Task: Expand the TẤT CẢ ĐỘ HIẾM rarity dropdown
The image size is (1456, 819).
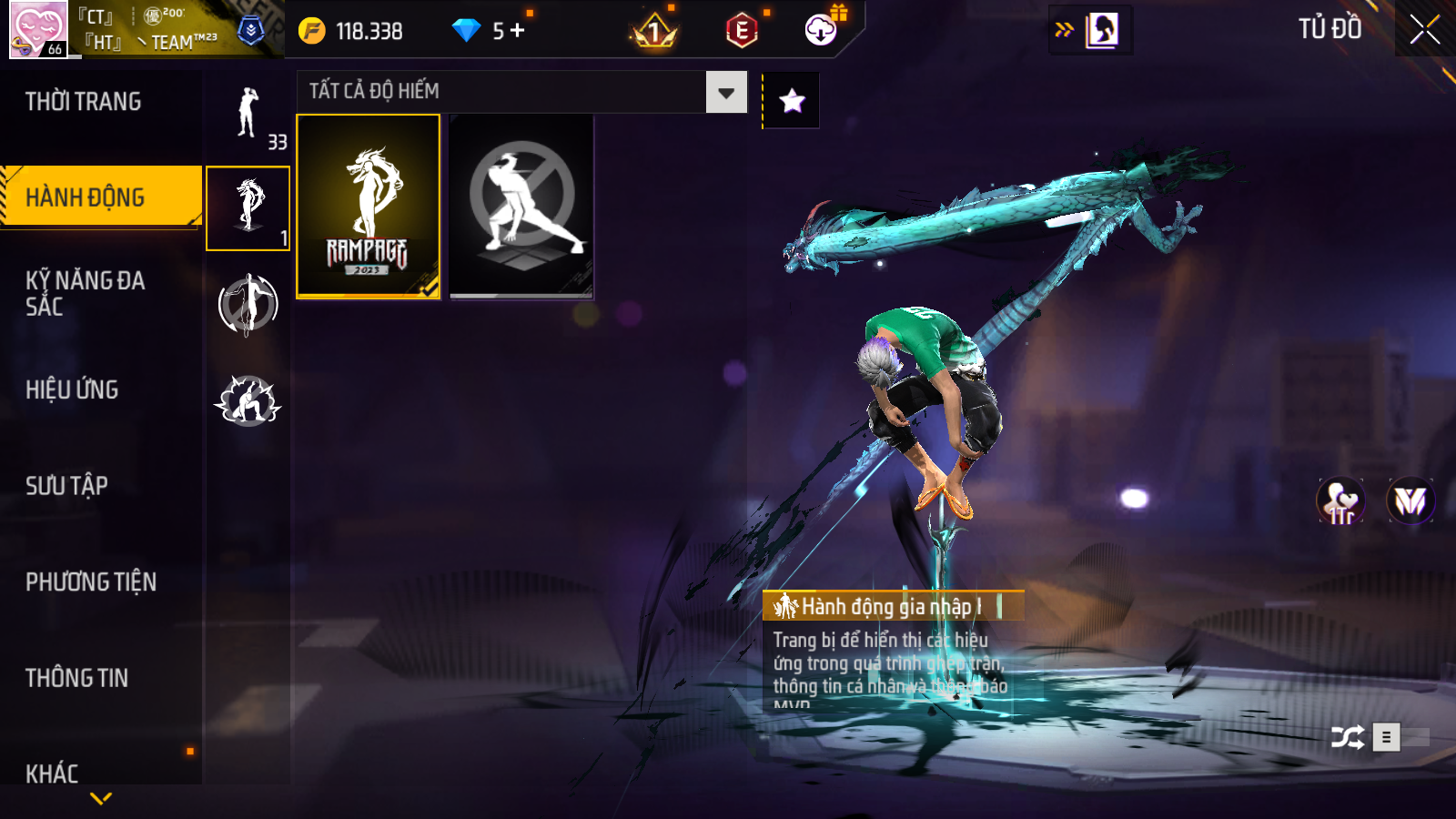Action: (726, 92)
